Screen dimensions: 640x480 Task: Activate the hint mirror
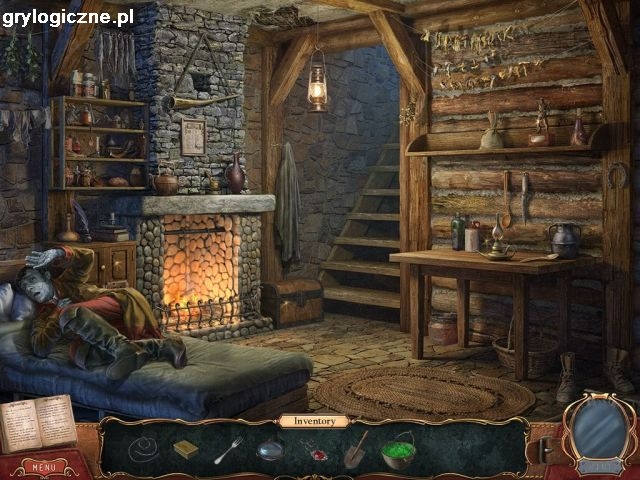600,430
